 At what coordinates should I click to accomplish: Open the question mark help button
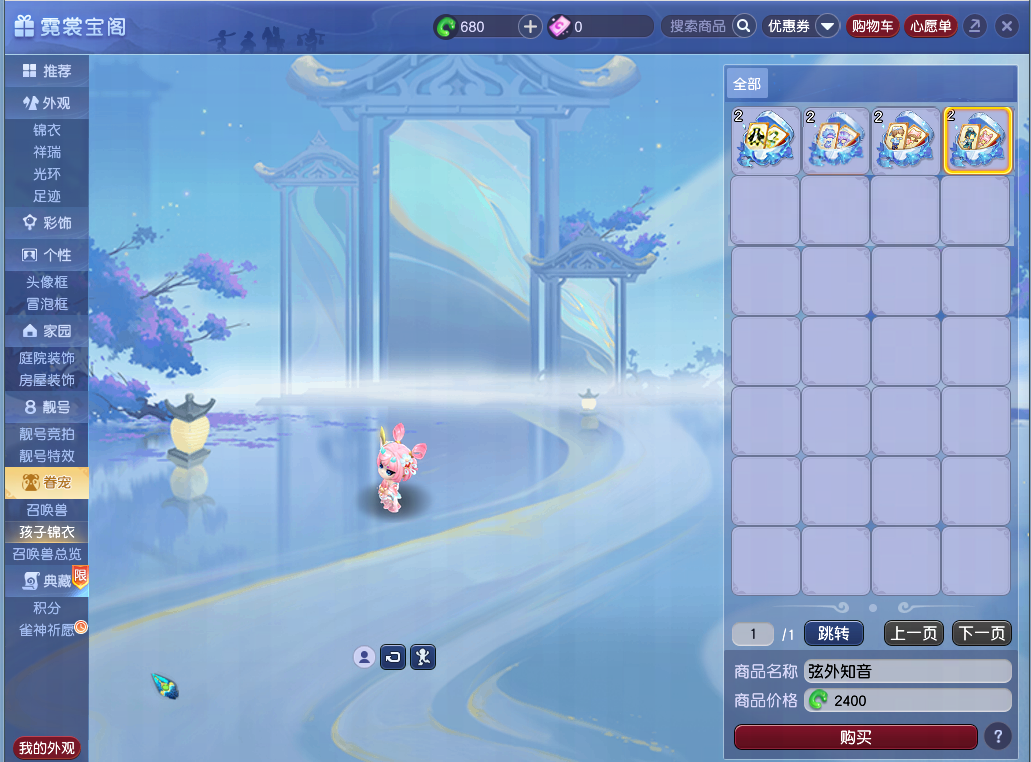[x=997, y=737]
